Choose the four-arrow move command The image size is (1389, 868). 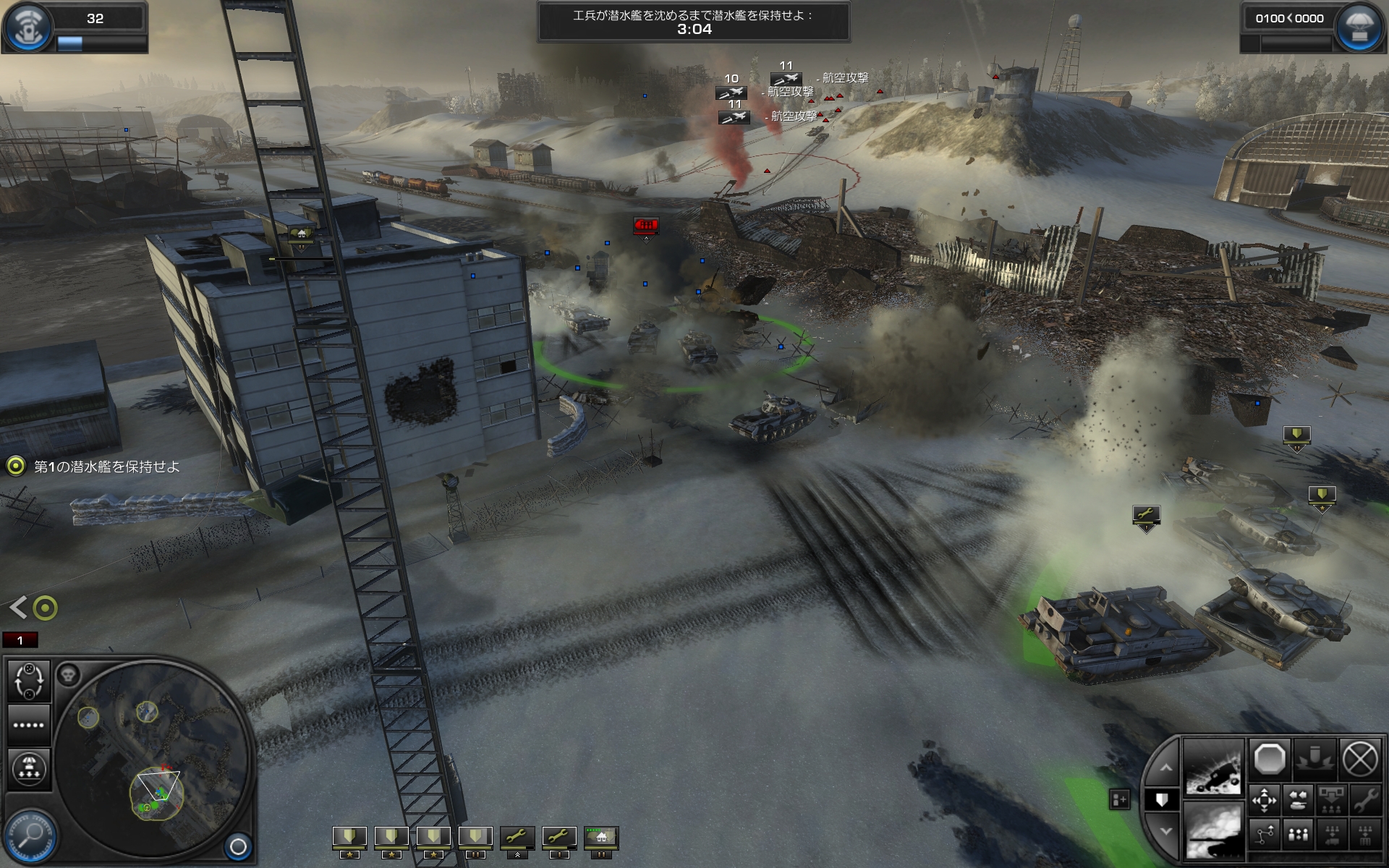pos(1265,800)
